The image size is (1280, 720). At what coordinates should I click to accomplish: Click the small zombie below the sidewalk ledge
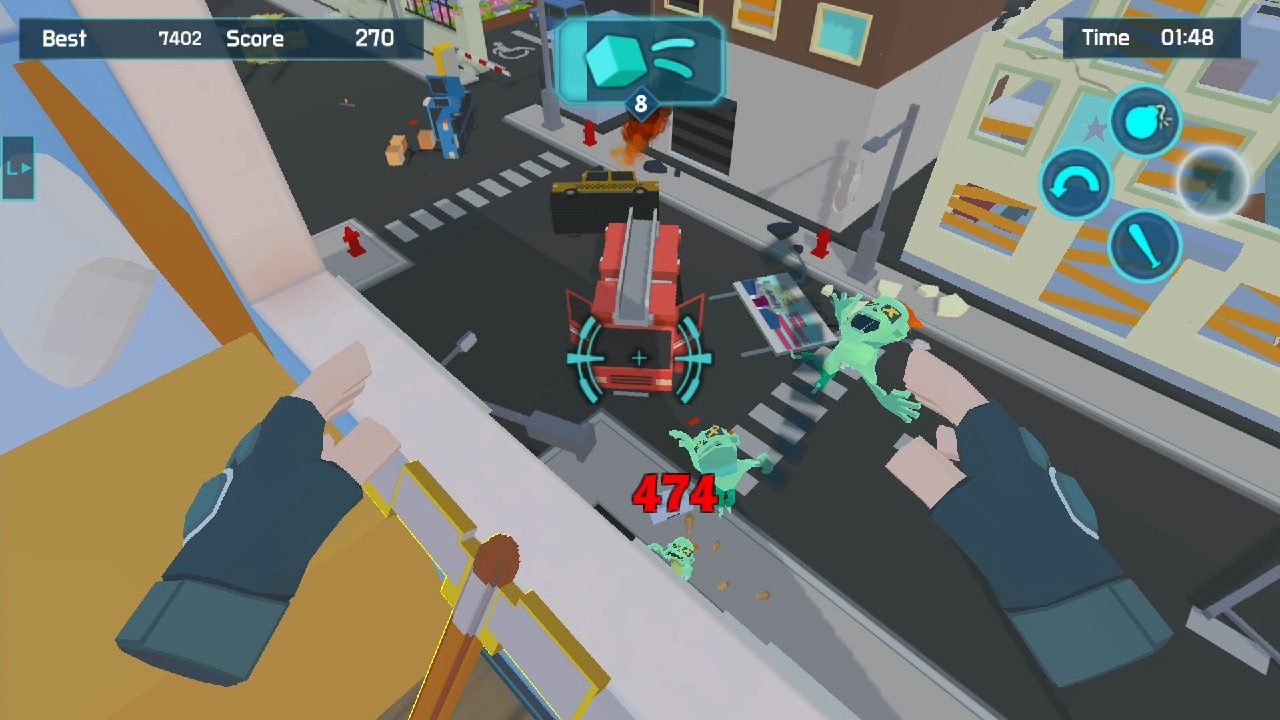pyautogui.click(x=678, y=550)
